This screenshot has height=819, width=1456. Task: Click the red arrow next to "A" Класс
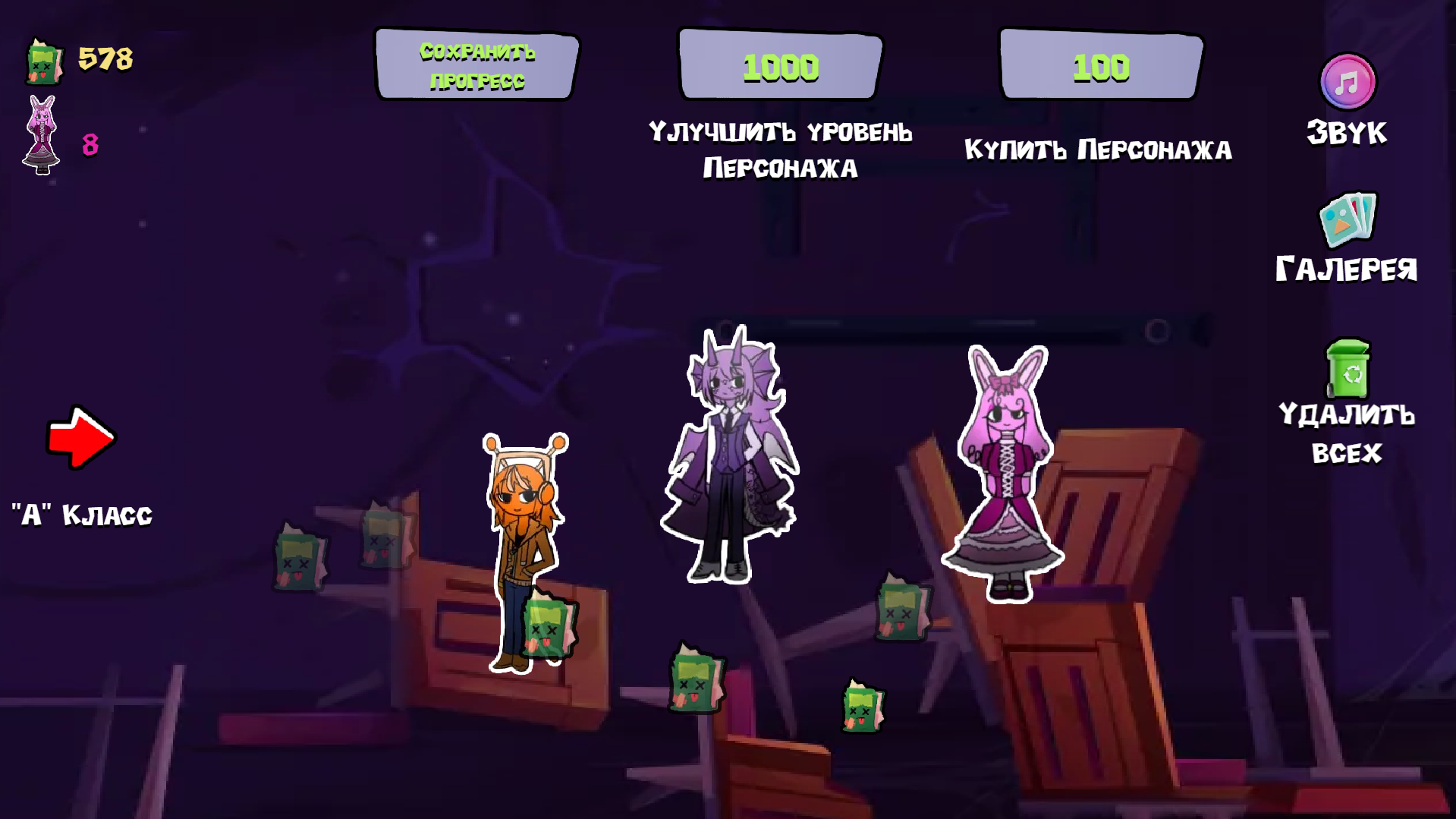pos(80,436)
